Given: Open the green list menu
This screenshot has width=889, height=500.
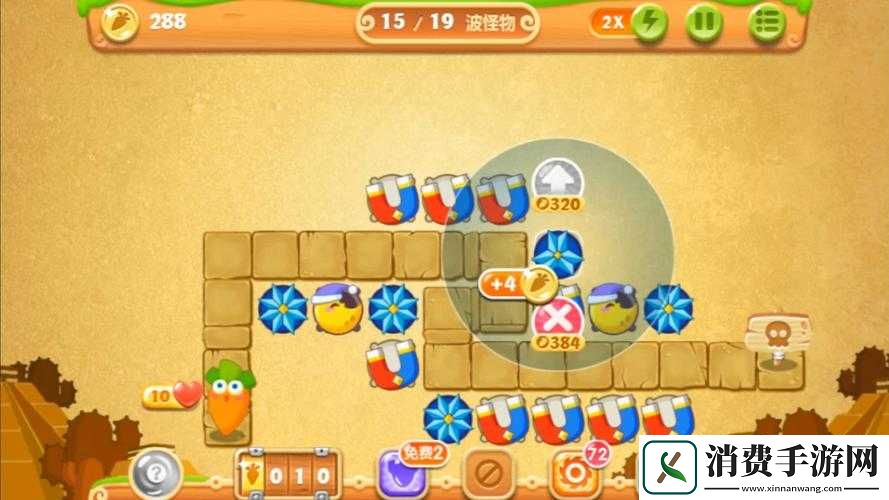Looking at the screenshot, I should pyautogui.click(x=767, y=22).
